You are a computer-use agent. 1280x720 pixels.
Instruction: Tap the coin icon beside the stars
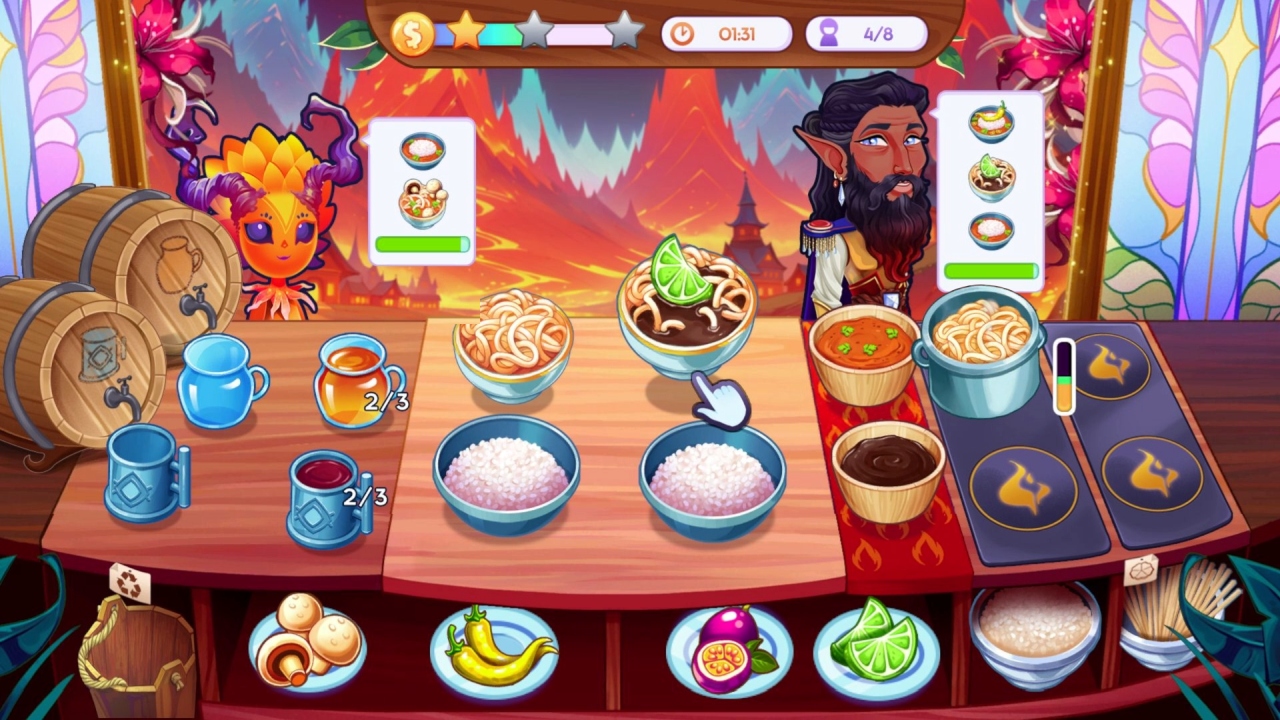tap(413, 31)
